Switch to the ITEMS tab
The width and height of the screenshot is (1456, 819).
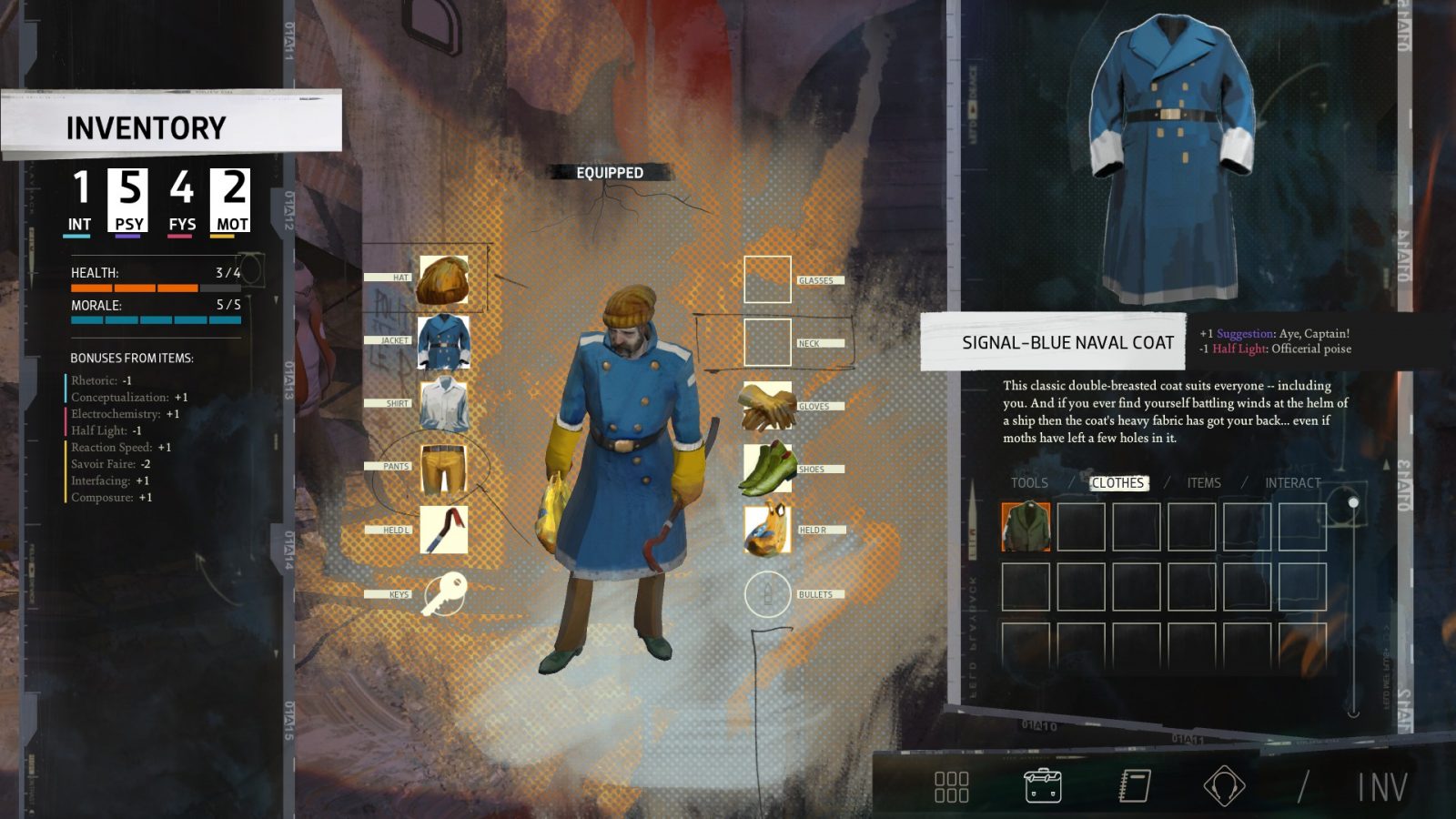click(1203, 483)
